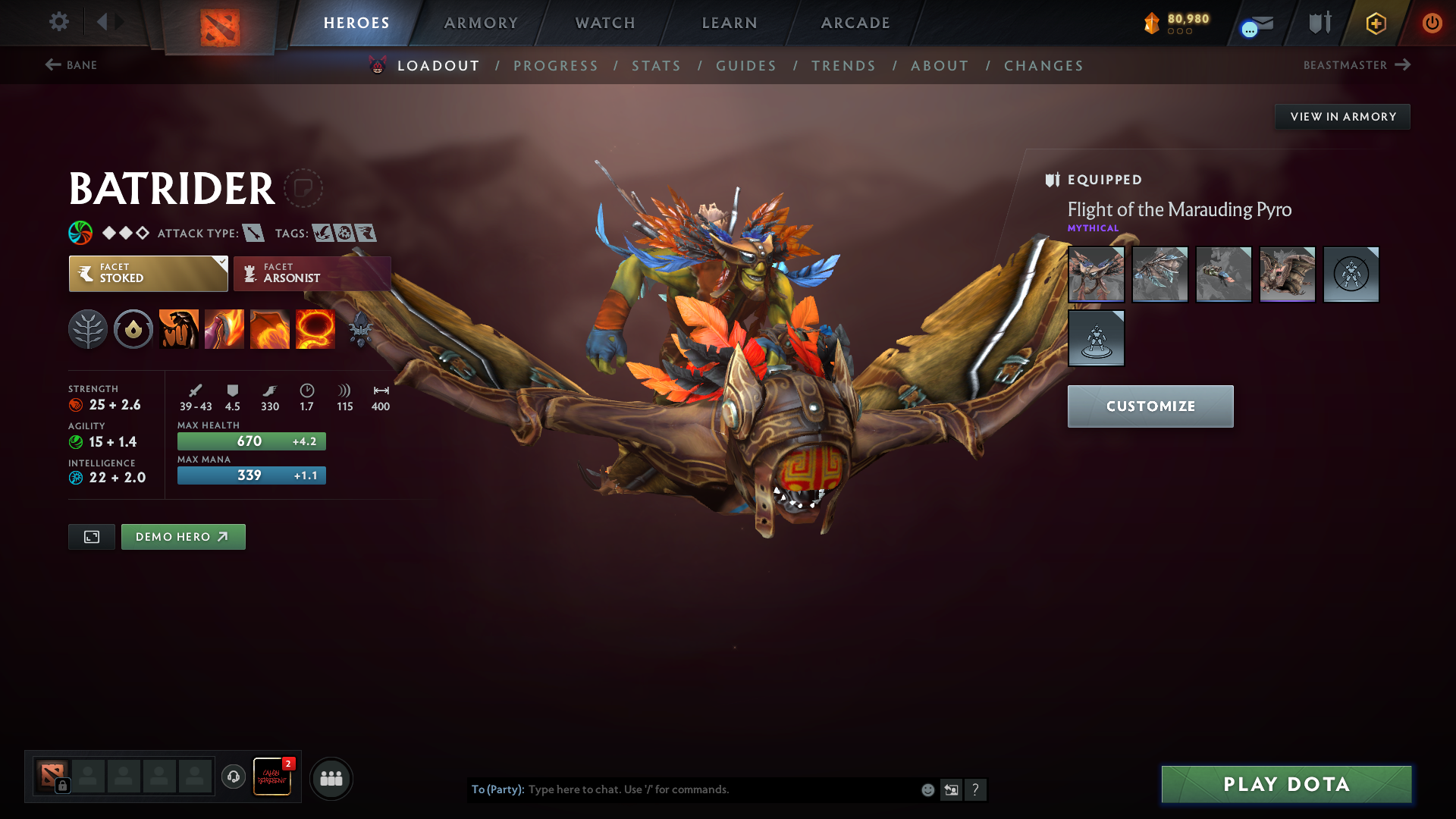This screenshot has width=1456, height=819.
Task: Open the friends list icon near party slots
Action: click(331, 778)
